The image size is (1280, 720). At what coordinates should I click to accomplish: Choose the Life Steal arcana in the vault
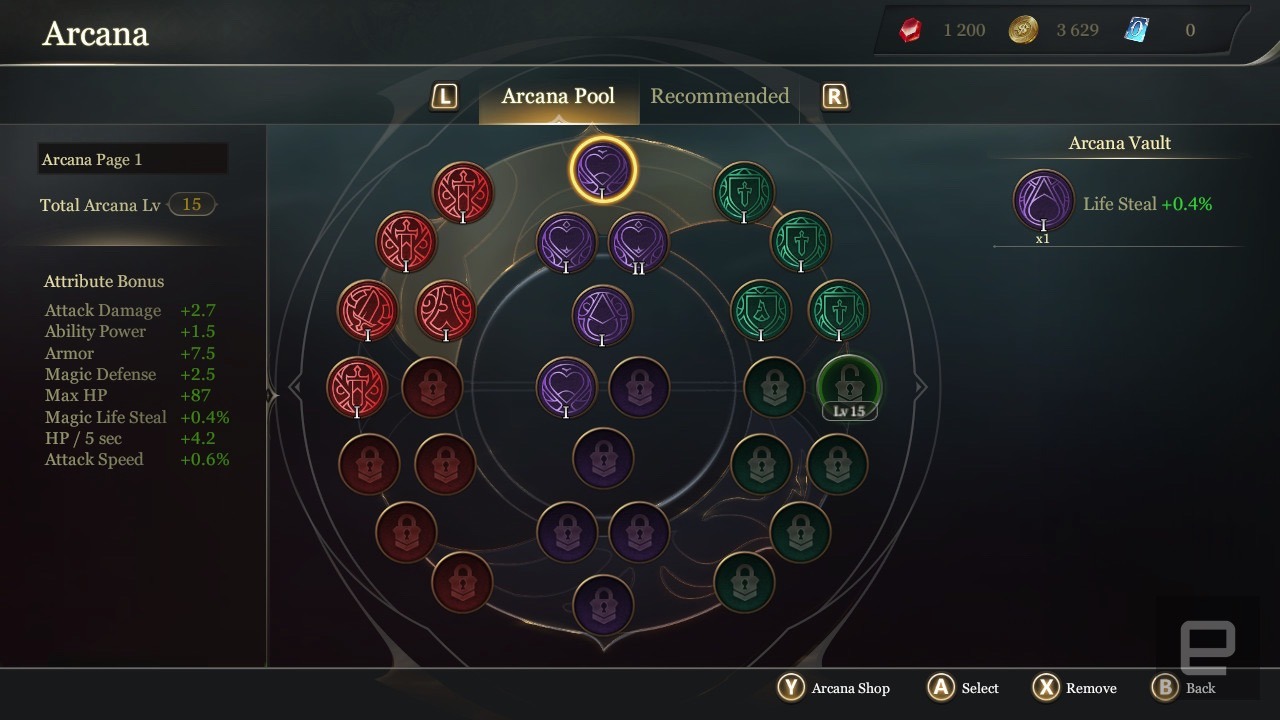pyautogui.click(x=1043, y=201)
